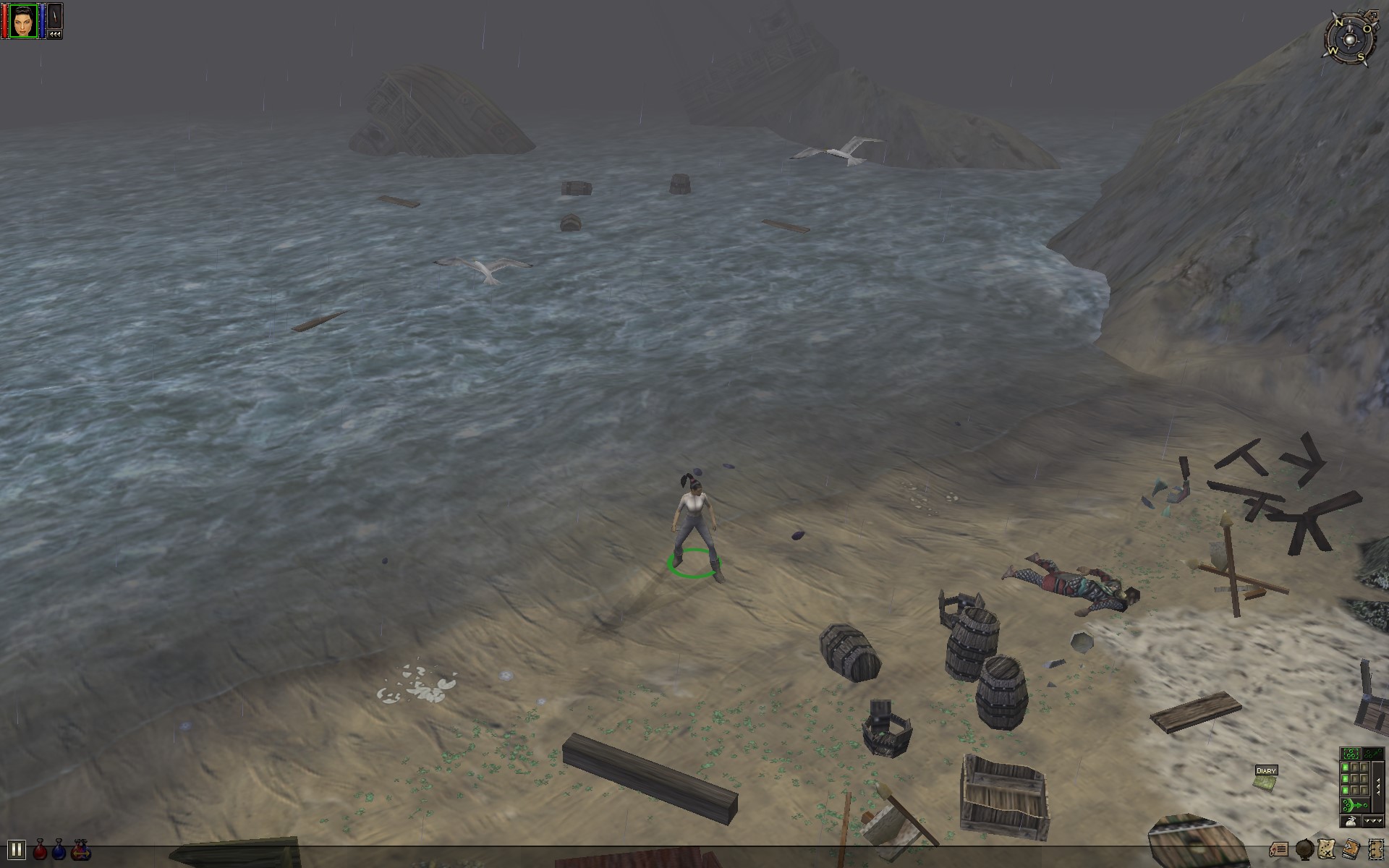Screen dimensions: 1389x868
Task: Open the journal book icon
Action: 1351,848
